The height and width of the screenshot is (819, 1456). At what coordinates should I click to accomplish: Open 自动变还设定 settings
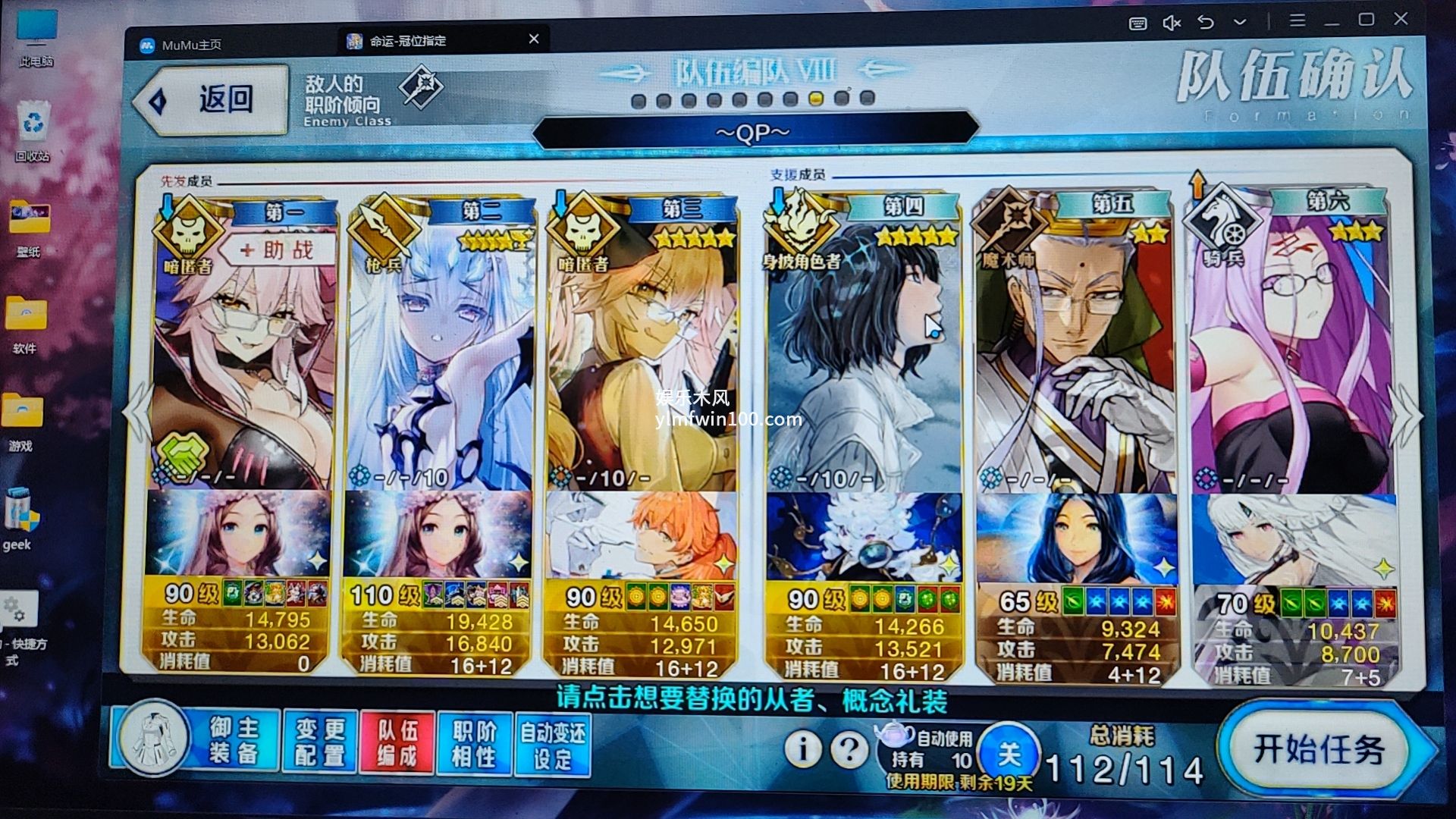click(x=552, y=745)
